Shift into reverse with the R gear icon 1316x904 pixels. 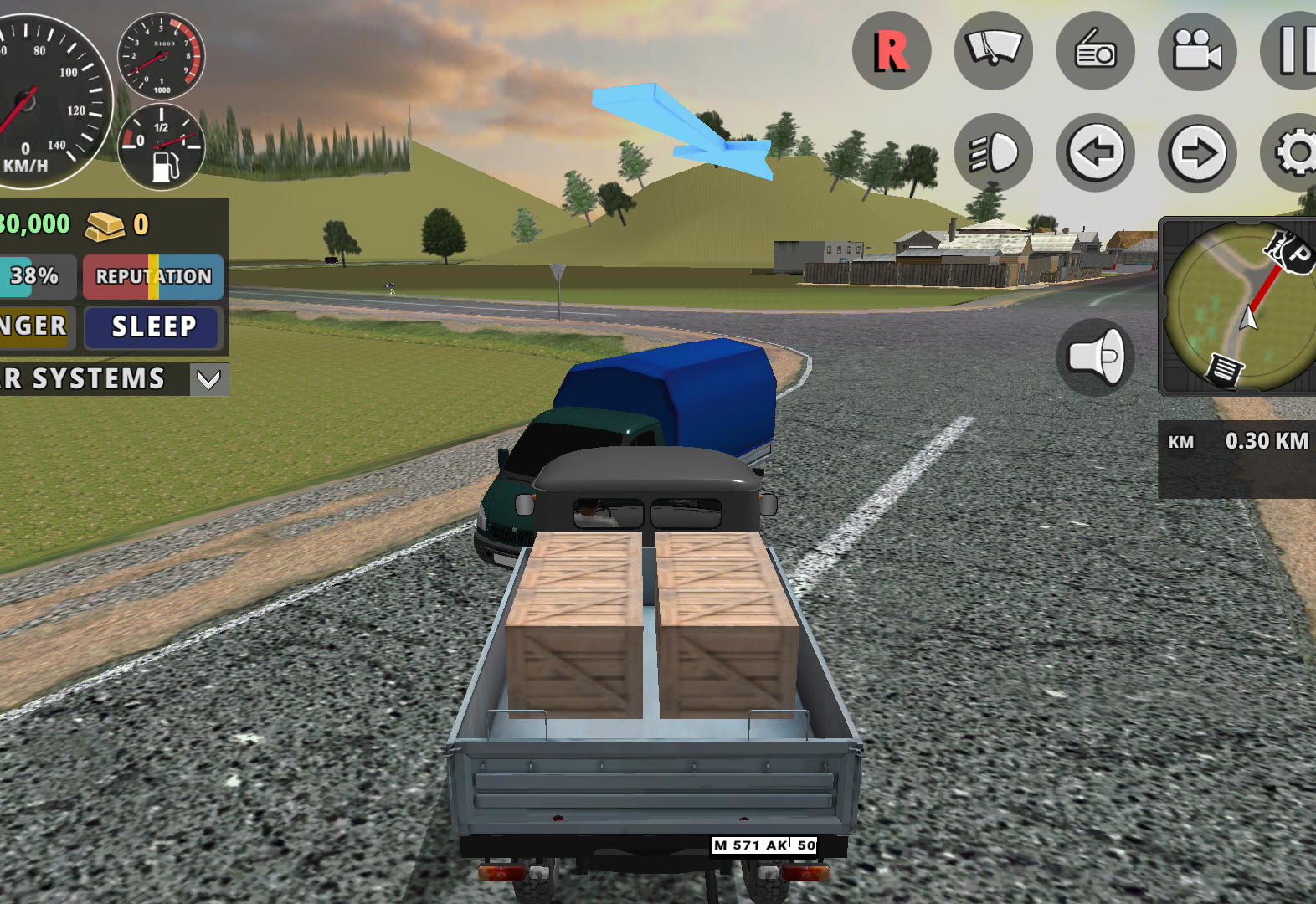click(892, 50)
